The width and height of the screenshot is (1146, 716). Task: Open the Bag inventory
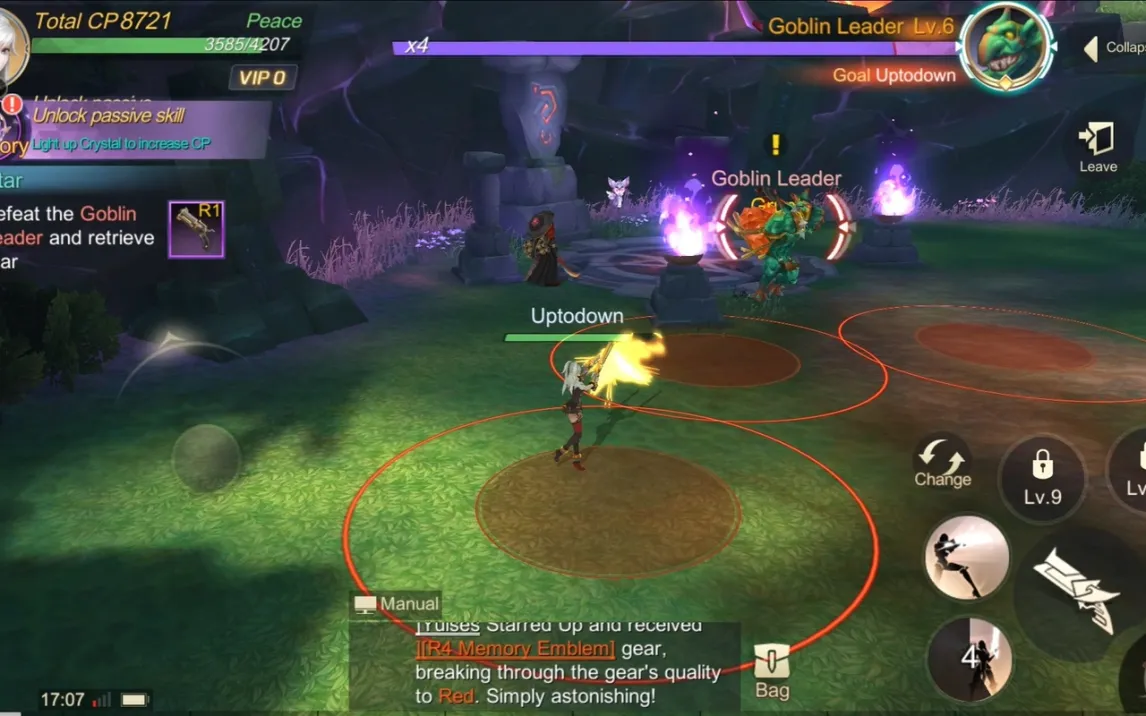coord(771,671)
